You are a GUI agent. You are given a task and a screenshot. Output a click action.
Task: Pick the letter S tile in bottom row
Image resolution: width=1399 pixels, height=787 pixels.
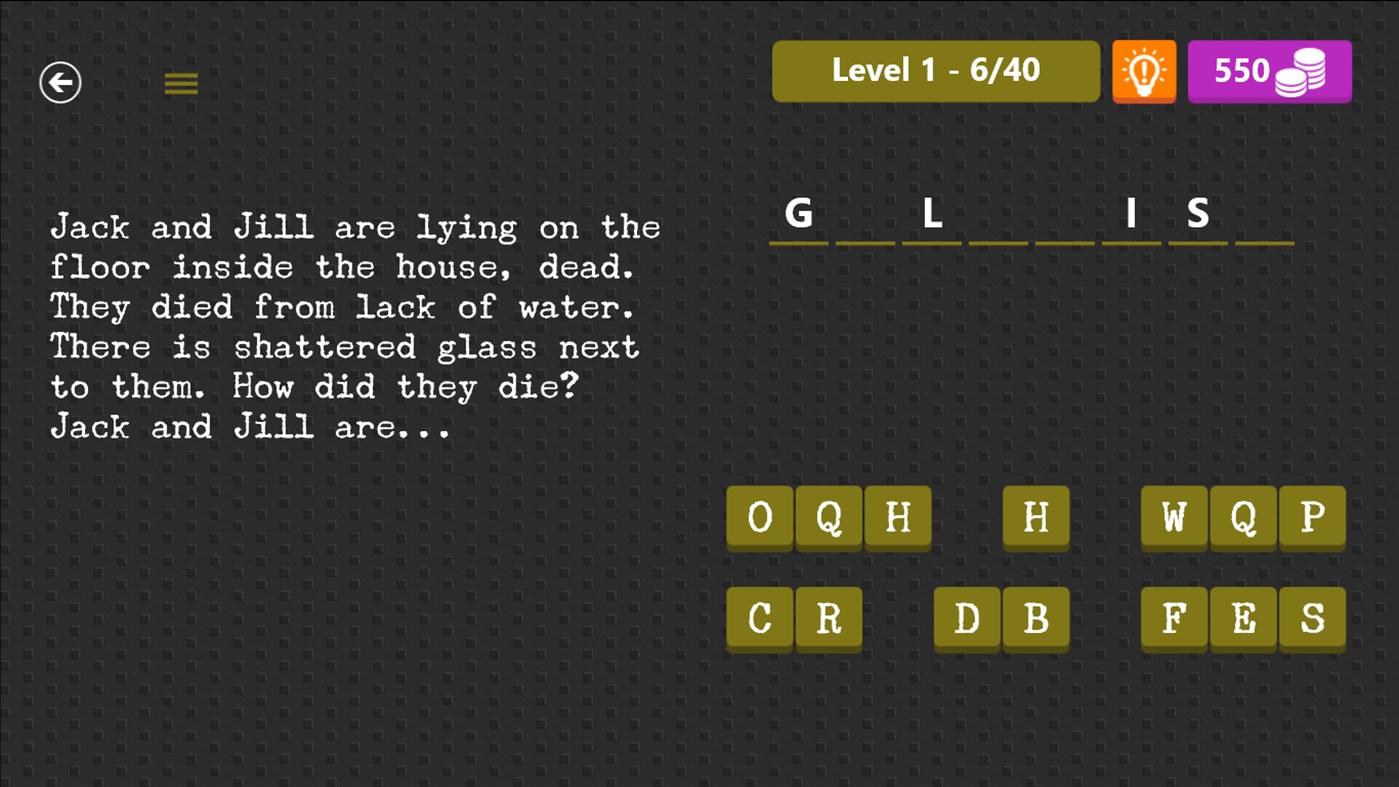pos(1313,619)
